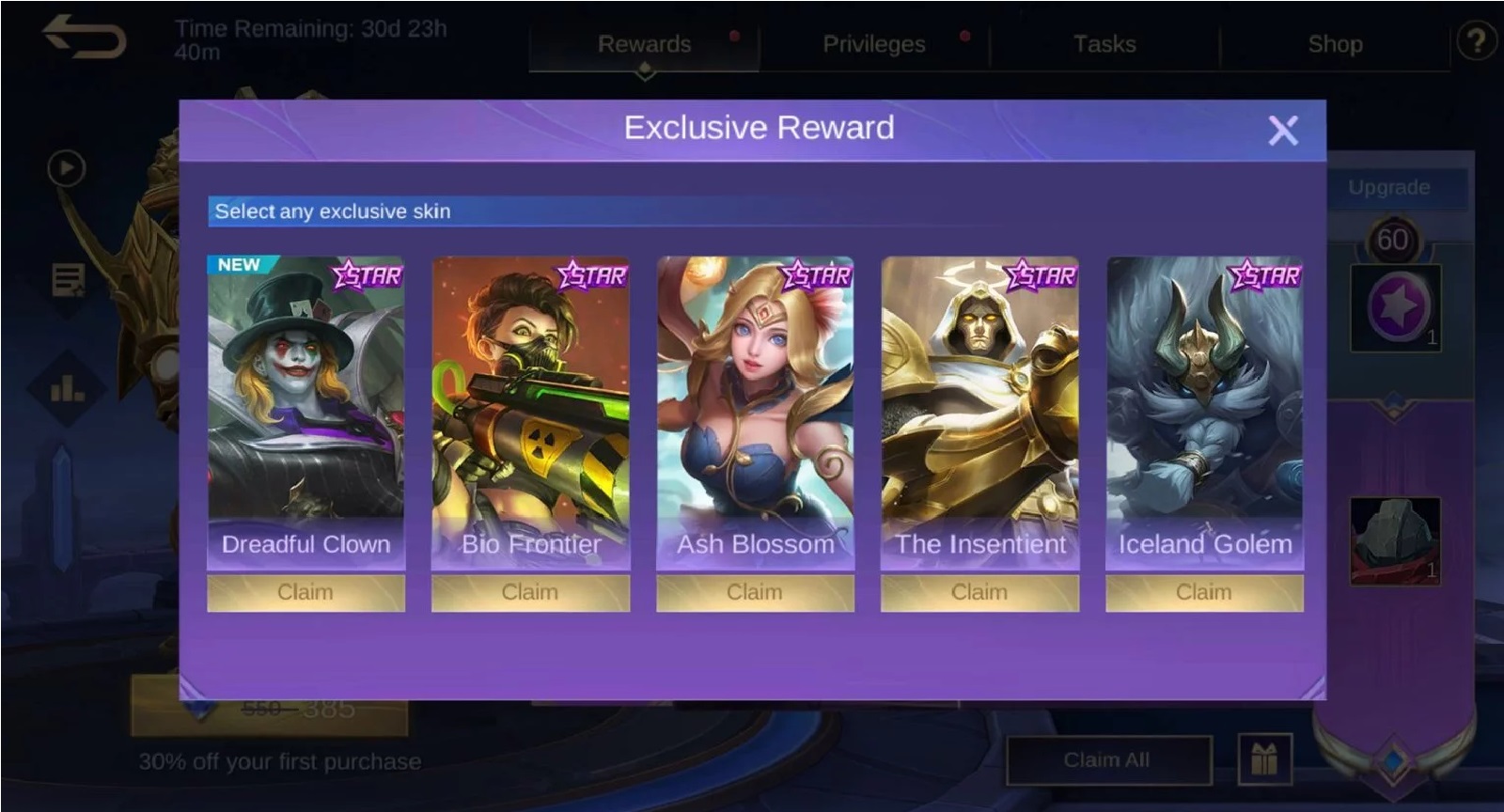Claim the Dreadful Clown skin
Image resolution: width=1504 pixels, height=812 pixels.
click(305, 591)
